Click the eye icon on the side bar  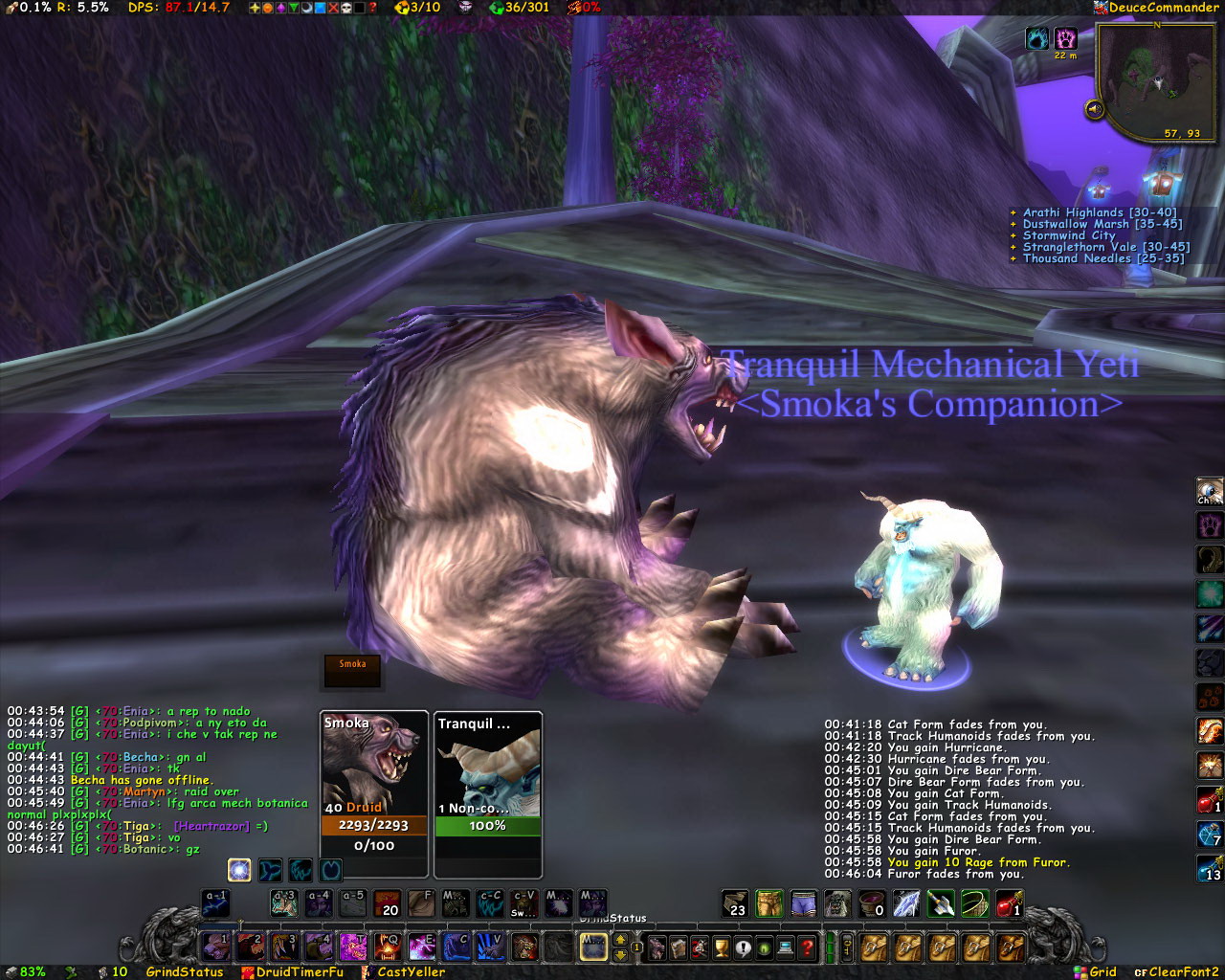click(1210, 492)
